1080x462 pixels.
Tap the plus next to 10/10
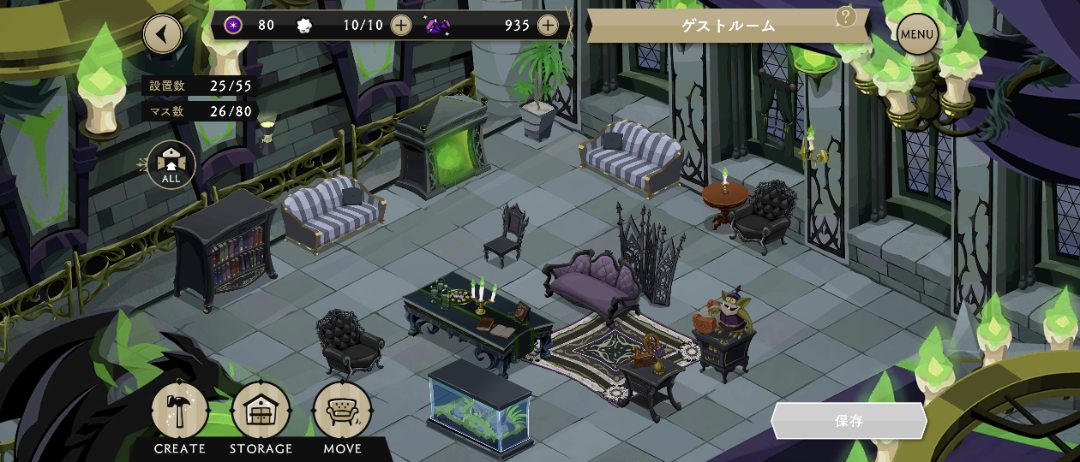tap(401, 25)
